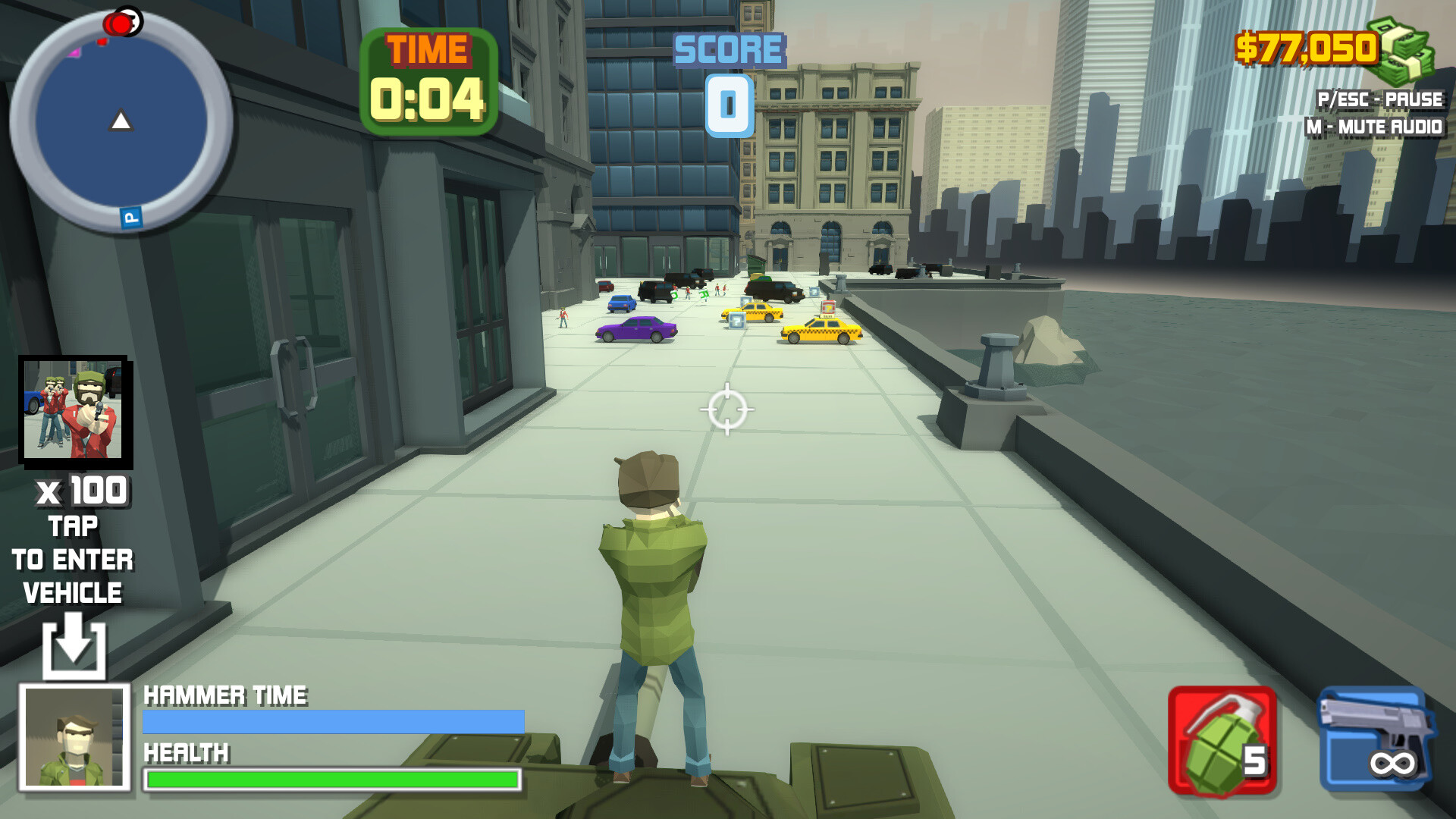This screenshot has height=819, width=1456.
Task: Click the compass arrow on the minimap
Action: click(121, 119)
